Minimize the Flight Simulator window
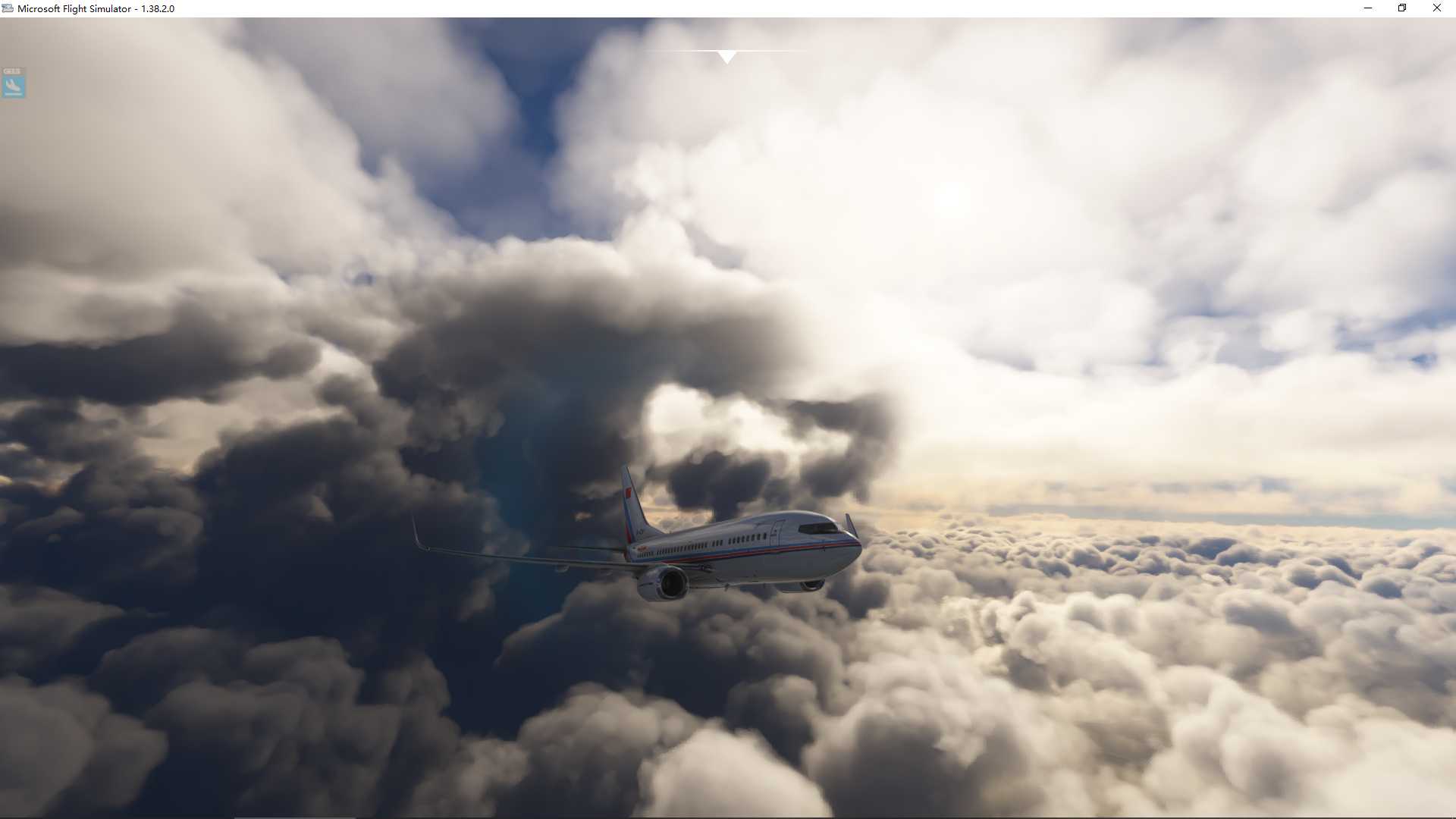1456x819 pixels. pos(1368,8)
